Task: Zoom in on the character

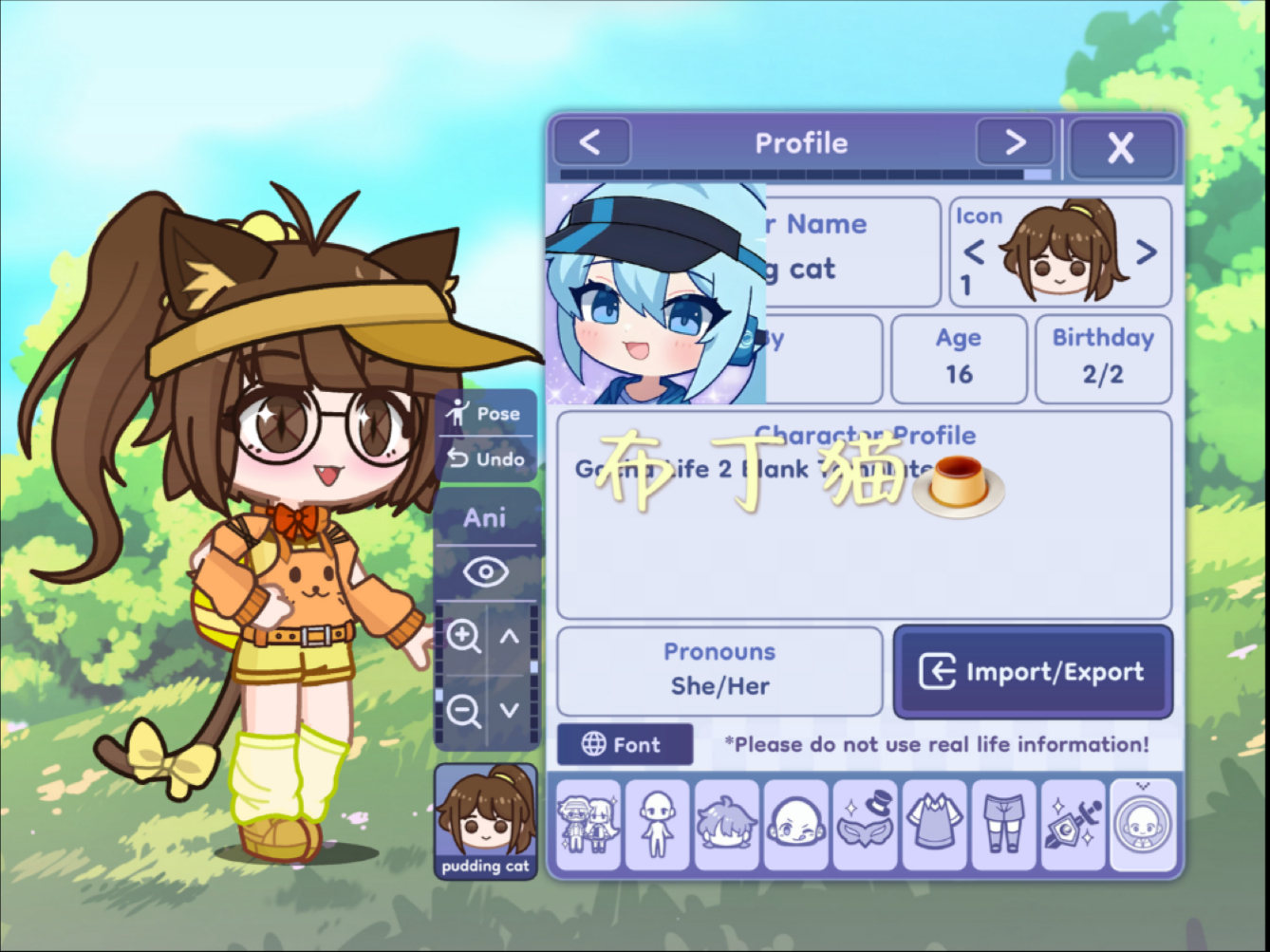Action: tap(463, 637)
